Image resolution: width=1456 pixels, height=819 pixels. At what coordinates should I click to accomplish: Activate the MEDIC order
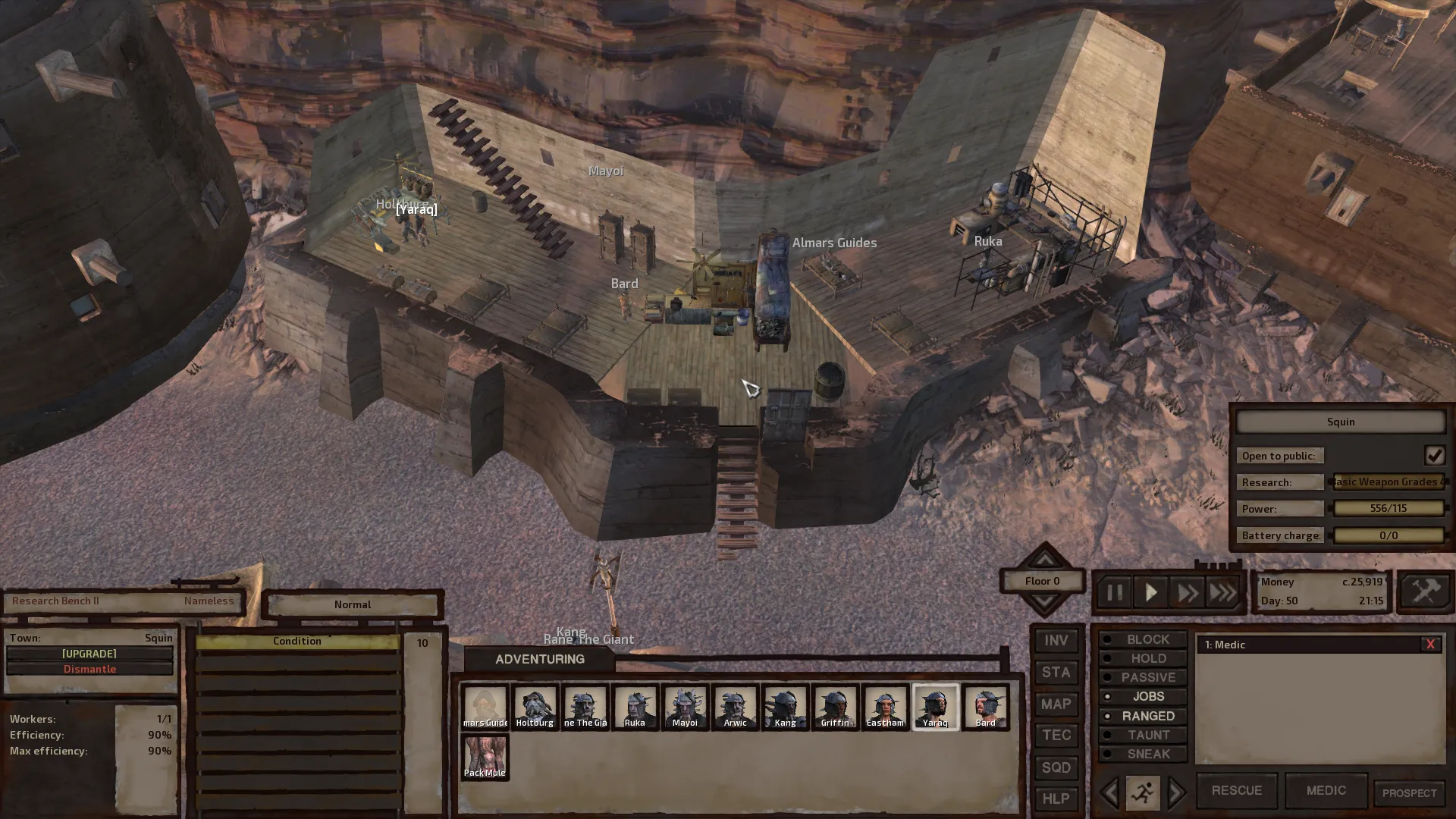tap(1326, 790)
